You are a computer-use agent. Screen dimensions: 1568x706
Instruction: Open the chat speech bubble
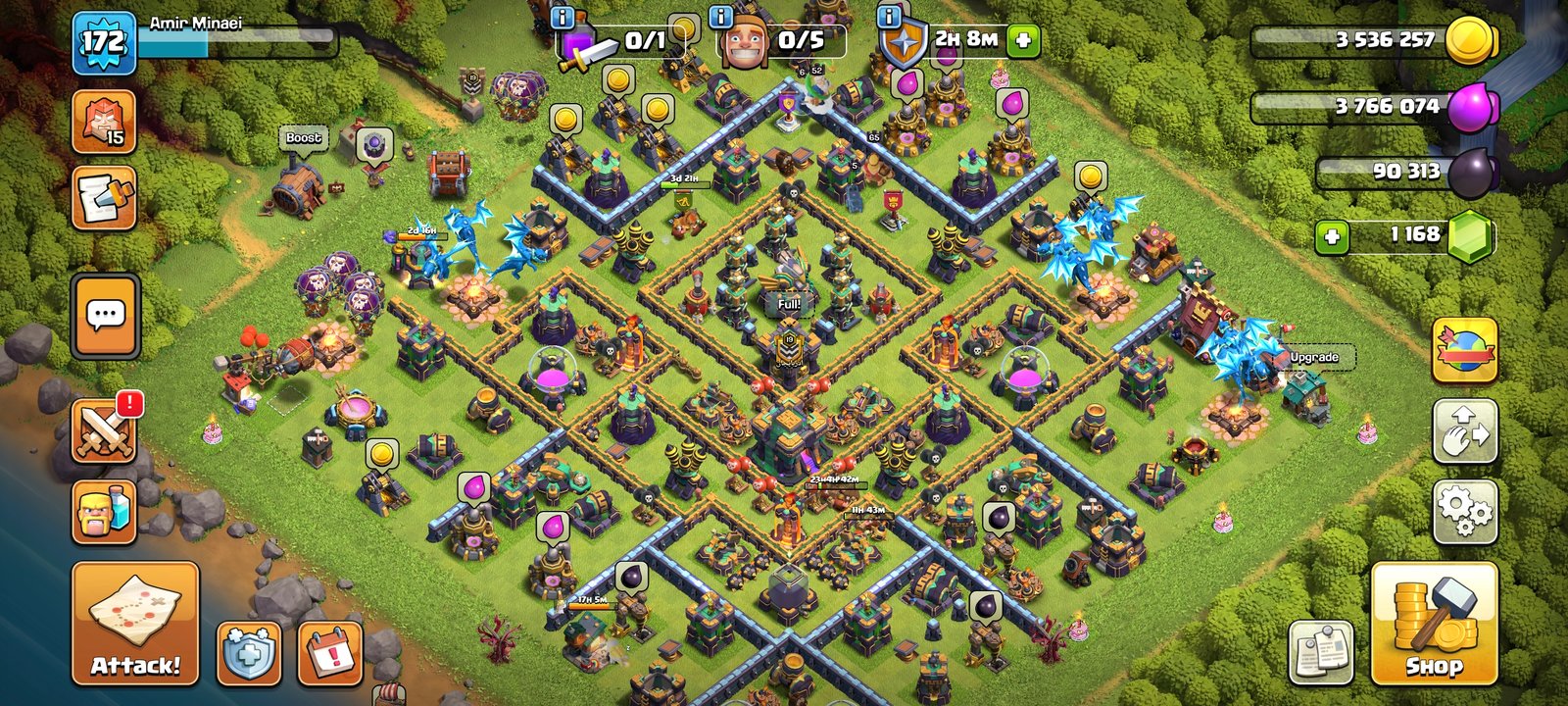105,316
